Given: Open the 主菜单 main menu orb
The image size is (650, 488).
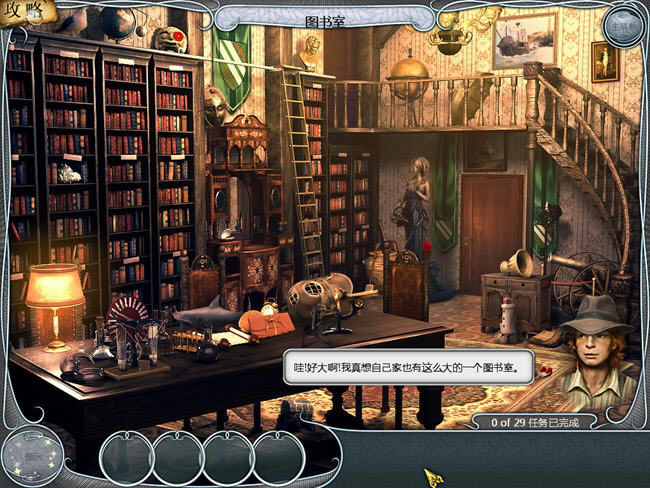Looking at the screenshot, I should click(x=622, y=26).
